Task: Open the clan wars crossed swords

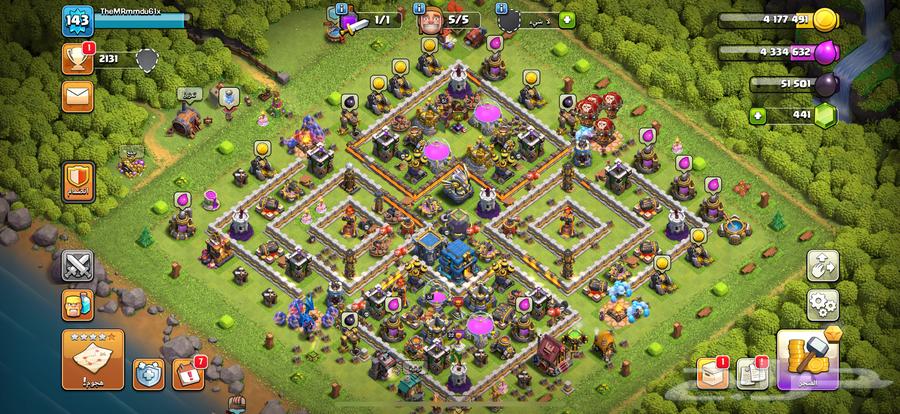Action: [x=78, y=266]
